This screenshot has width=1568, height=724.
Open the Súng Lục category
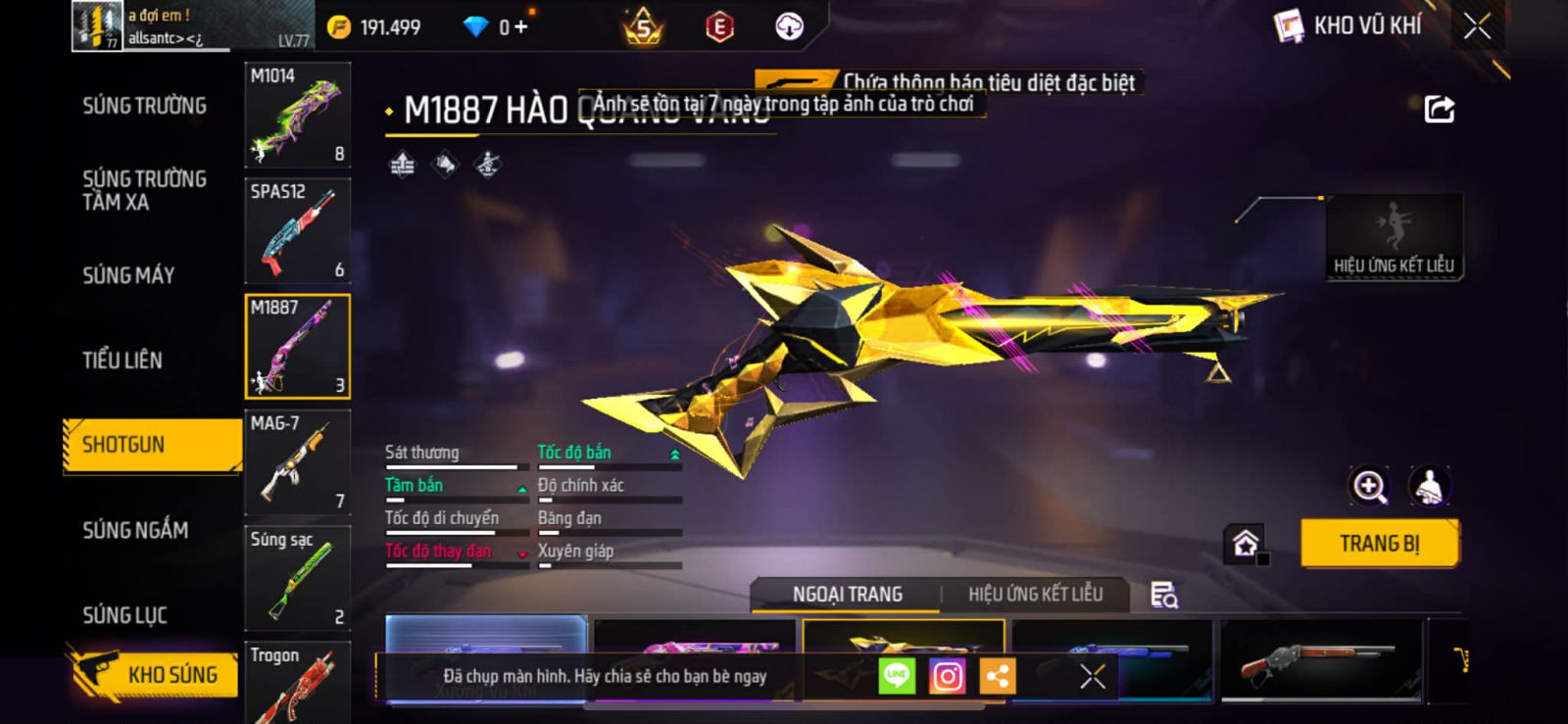click(124, 615)
